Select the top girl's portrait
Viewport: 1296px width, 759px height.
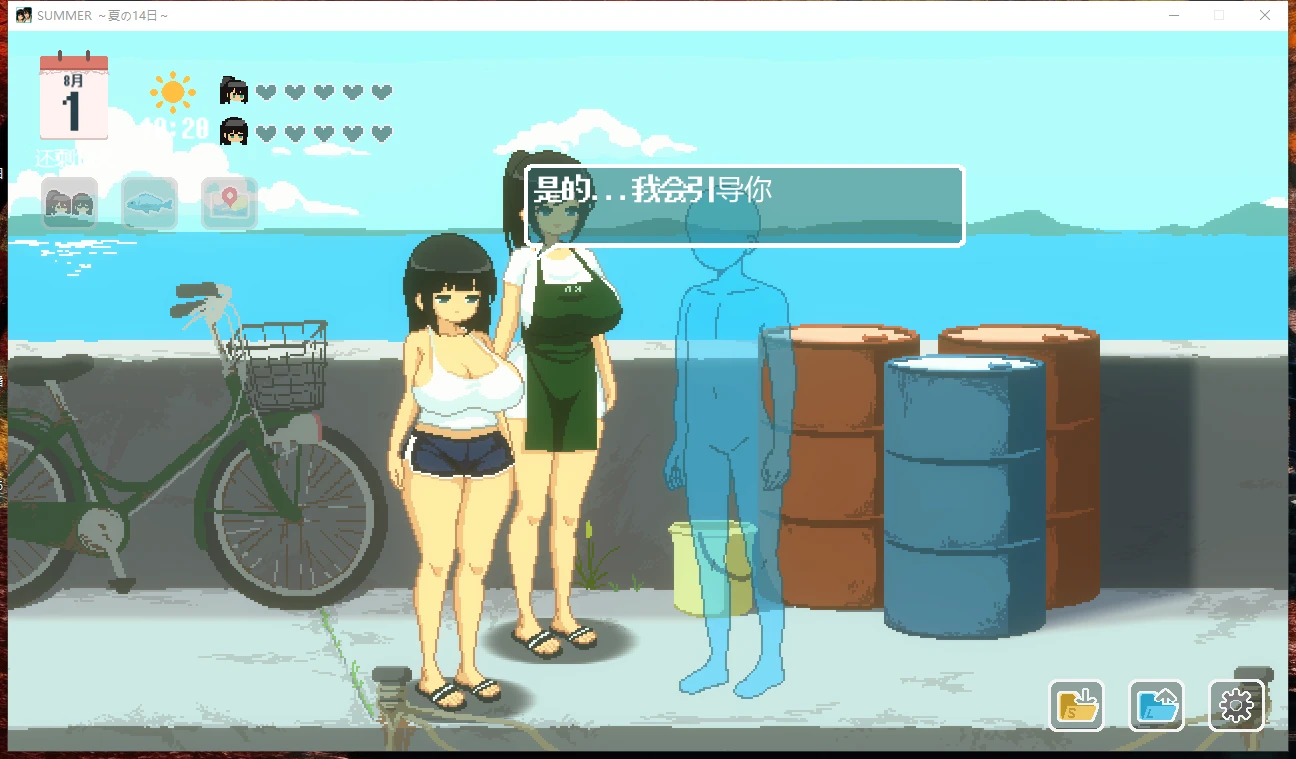pos(233,90)
